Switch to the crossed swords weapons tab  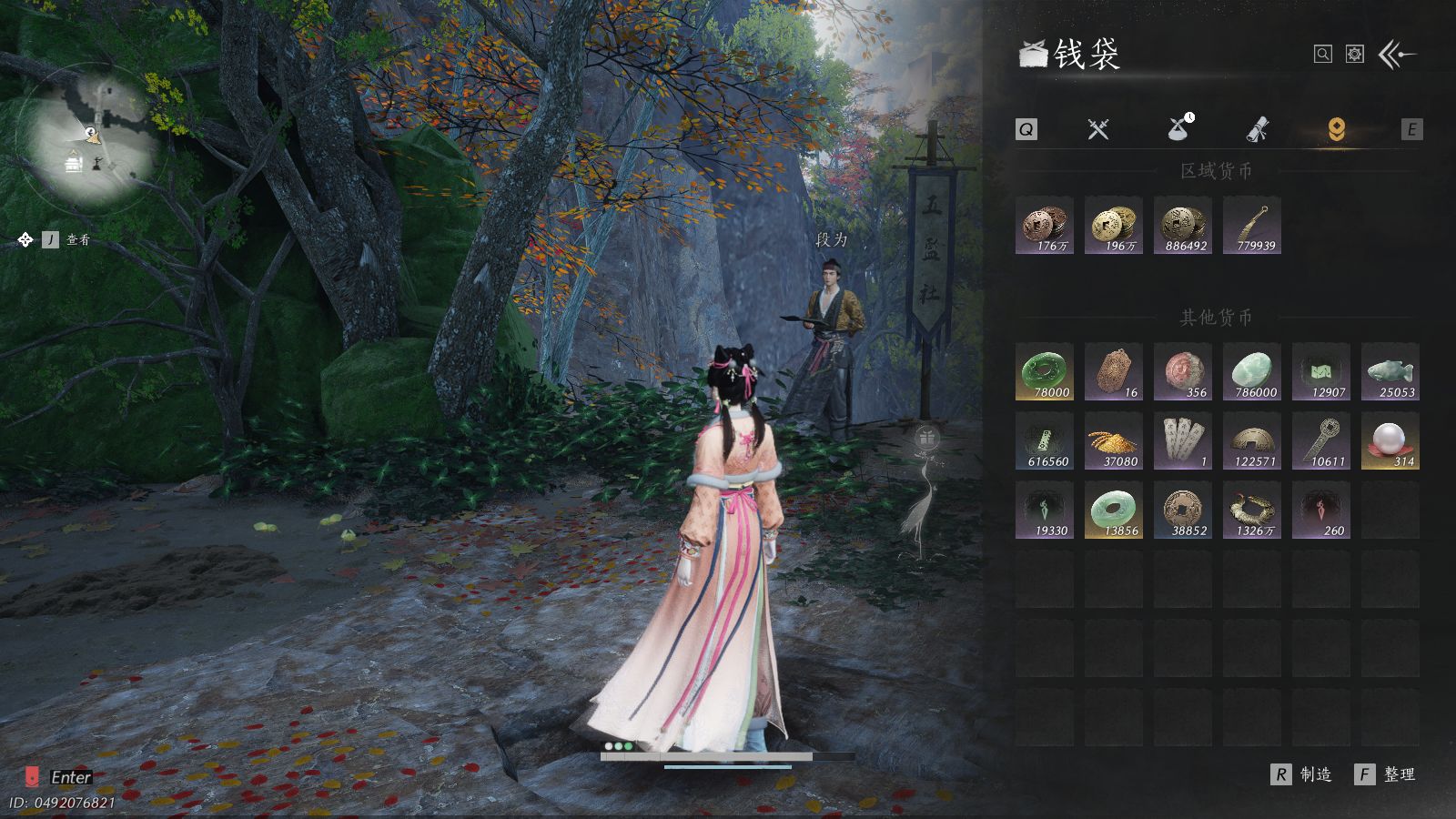pos(1098,129)
